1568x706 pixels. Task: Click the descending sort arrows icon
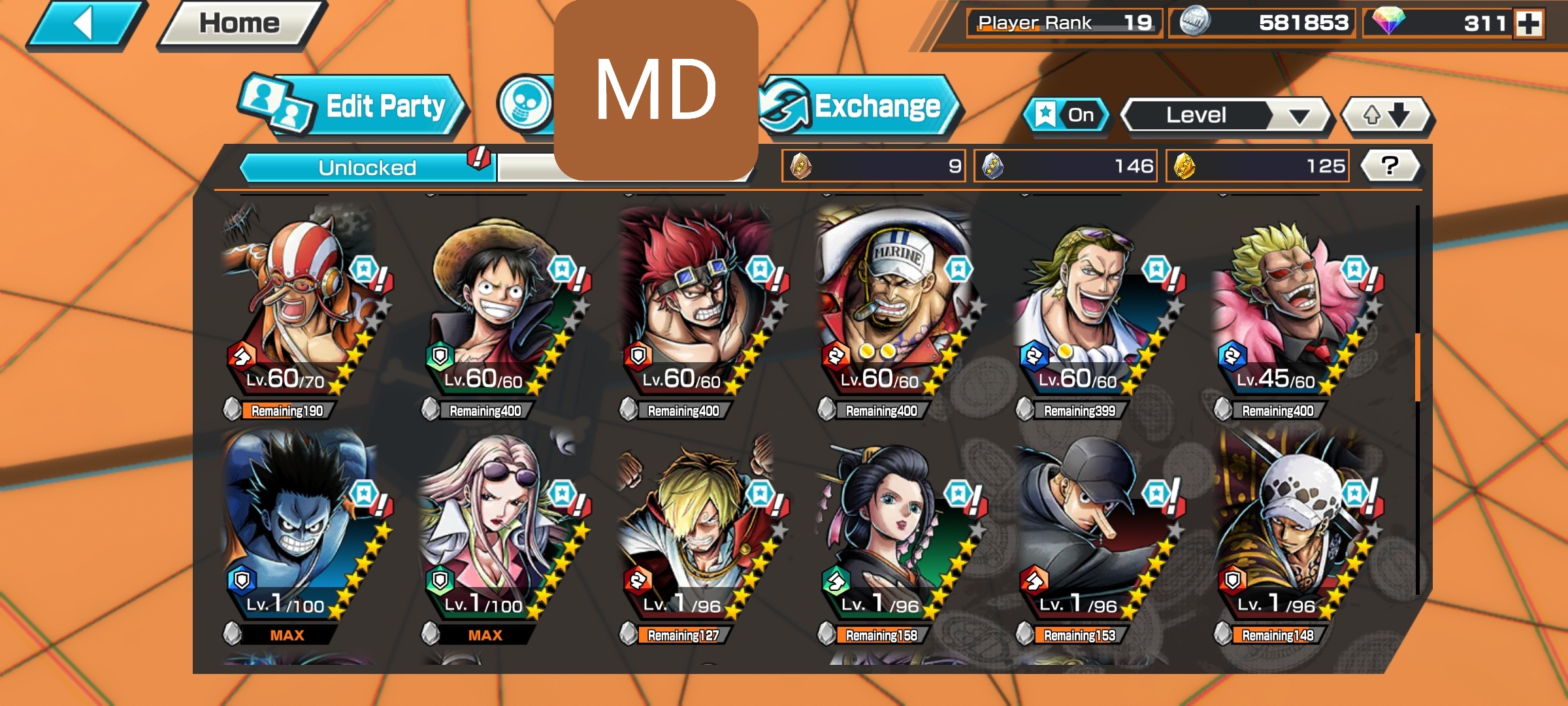coord(1386,114)
